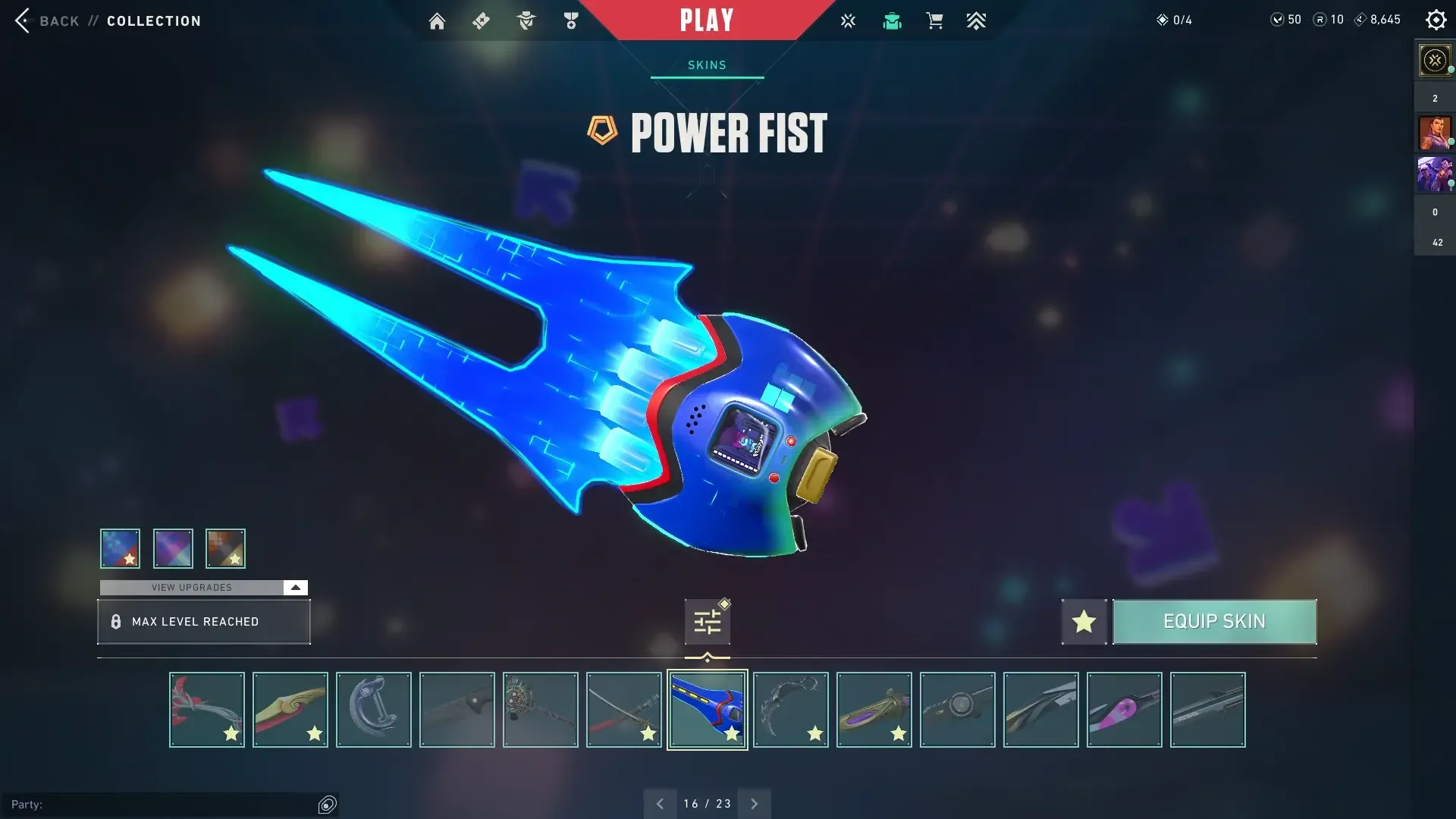Advance to the next carousel page with right chevron
The height and width of the screenshot is (819, 1456).
coord(755,803)
